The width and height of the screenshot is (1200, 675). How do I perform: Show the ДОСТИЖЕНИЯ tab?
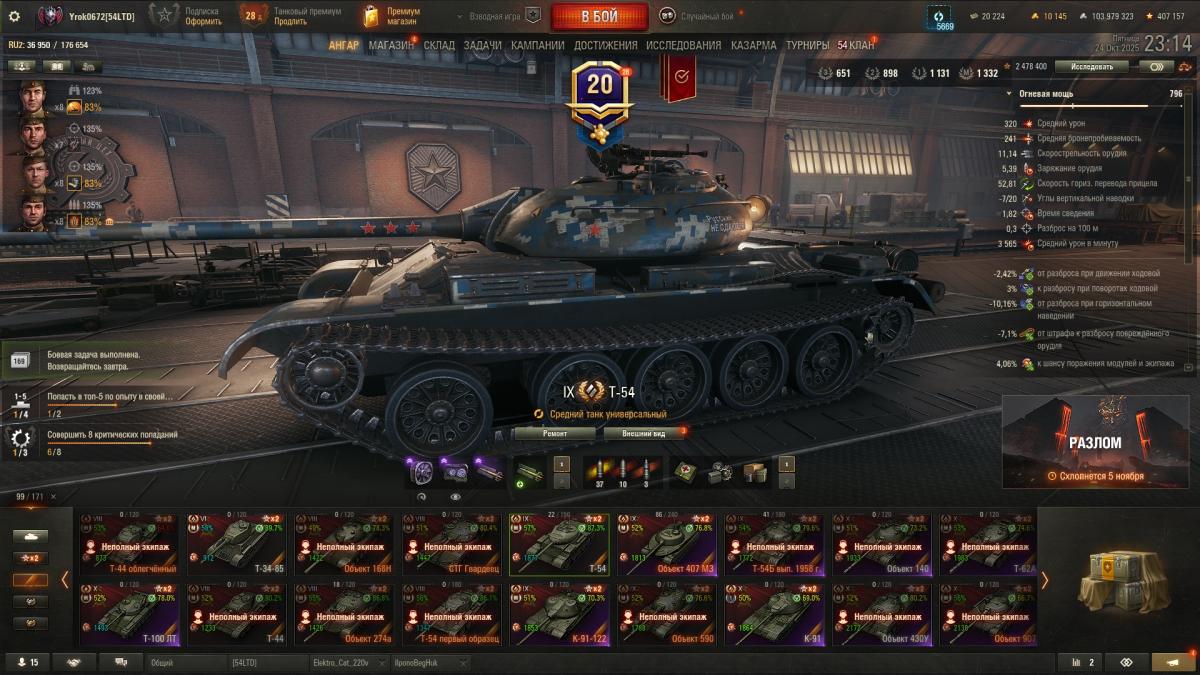coord(605,45)
